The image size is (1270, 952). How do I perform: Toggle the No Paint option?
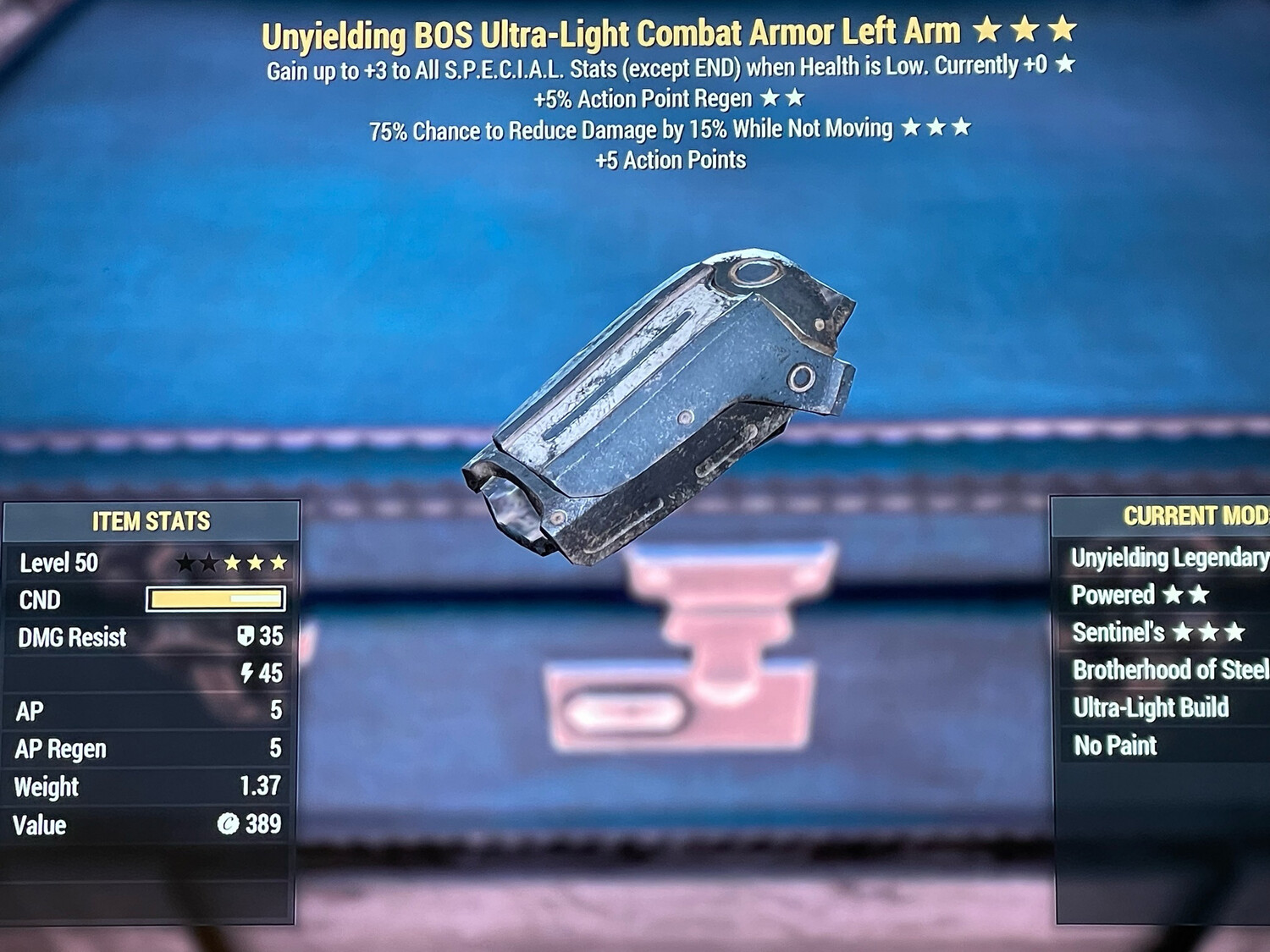click(1113, 745)
